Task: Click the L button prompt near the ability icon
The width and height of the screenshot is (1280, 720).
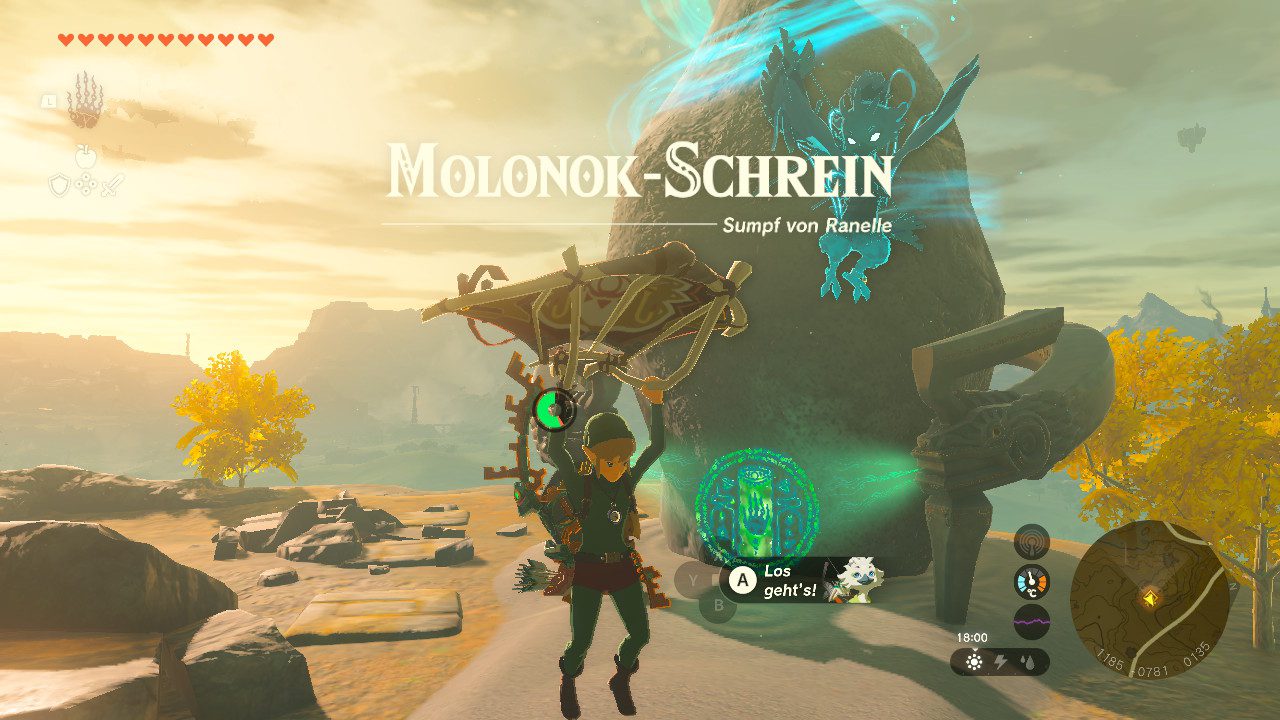Action: click(49, 102)
